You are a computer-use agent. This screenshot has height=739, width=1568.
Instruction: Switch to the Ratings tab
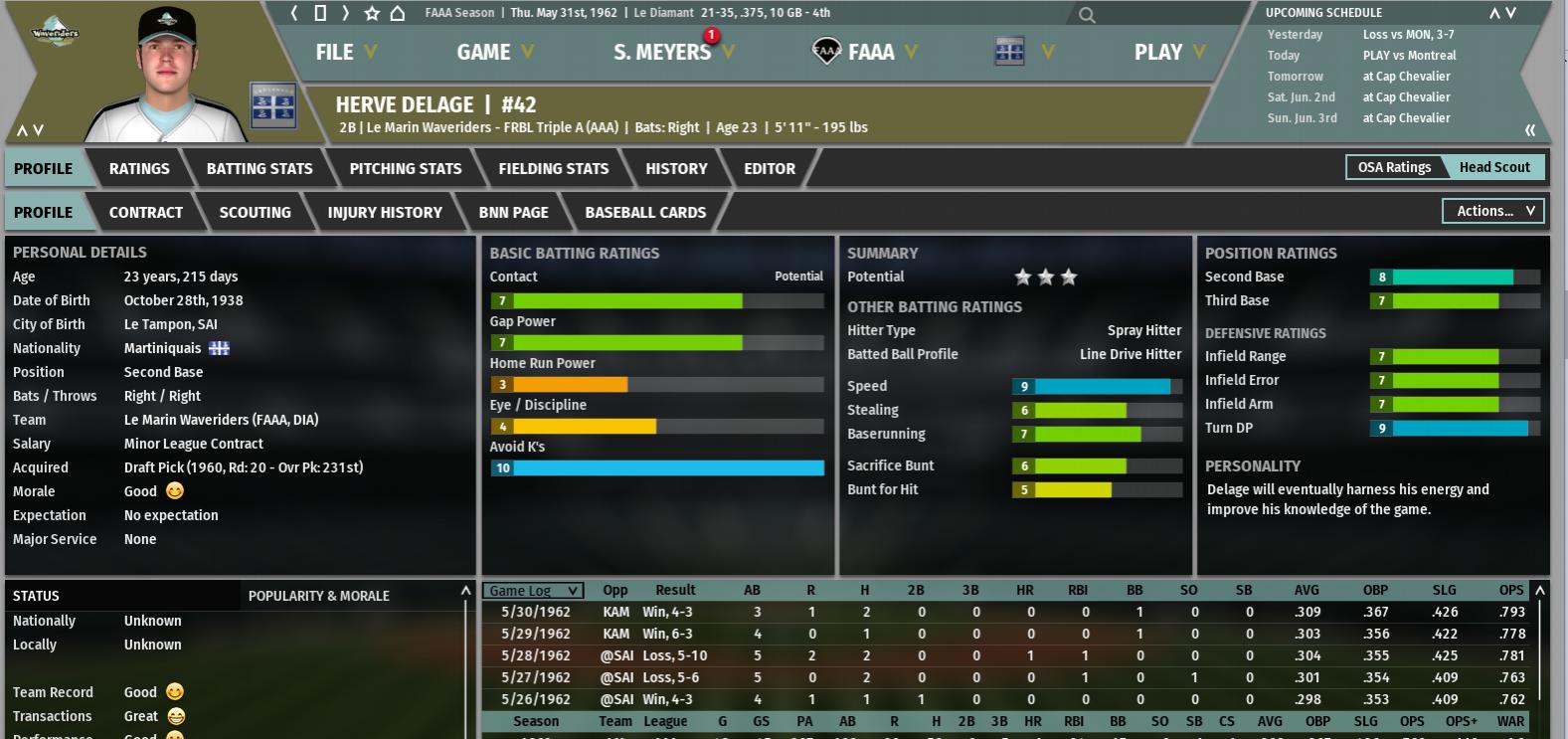pyautogui.click(x=139, y=169)
